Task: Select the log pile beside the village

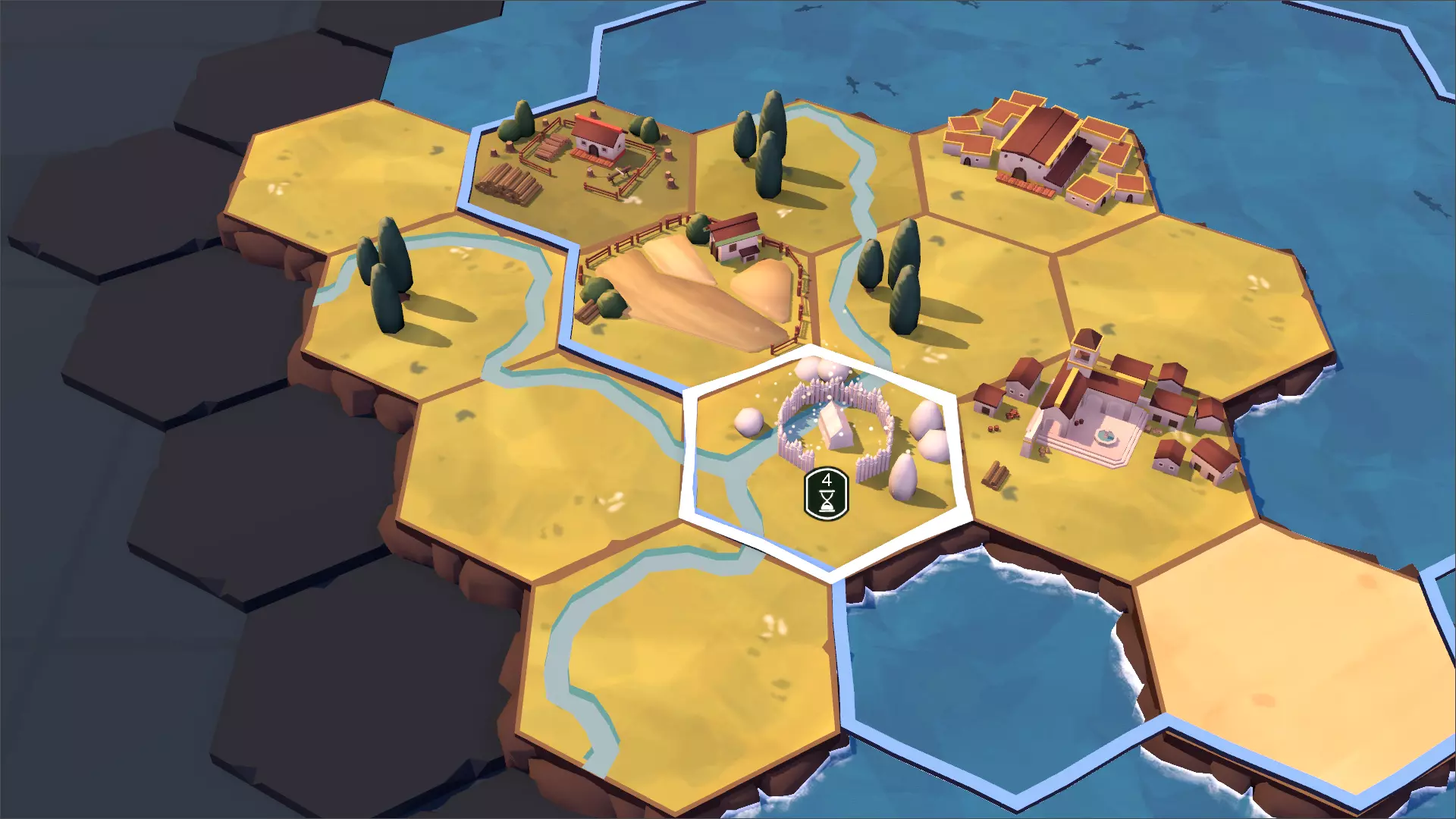Action: 996,474
